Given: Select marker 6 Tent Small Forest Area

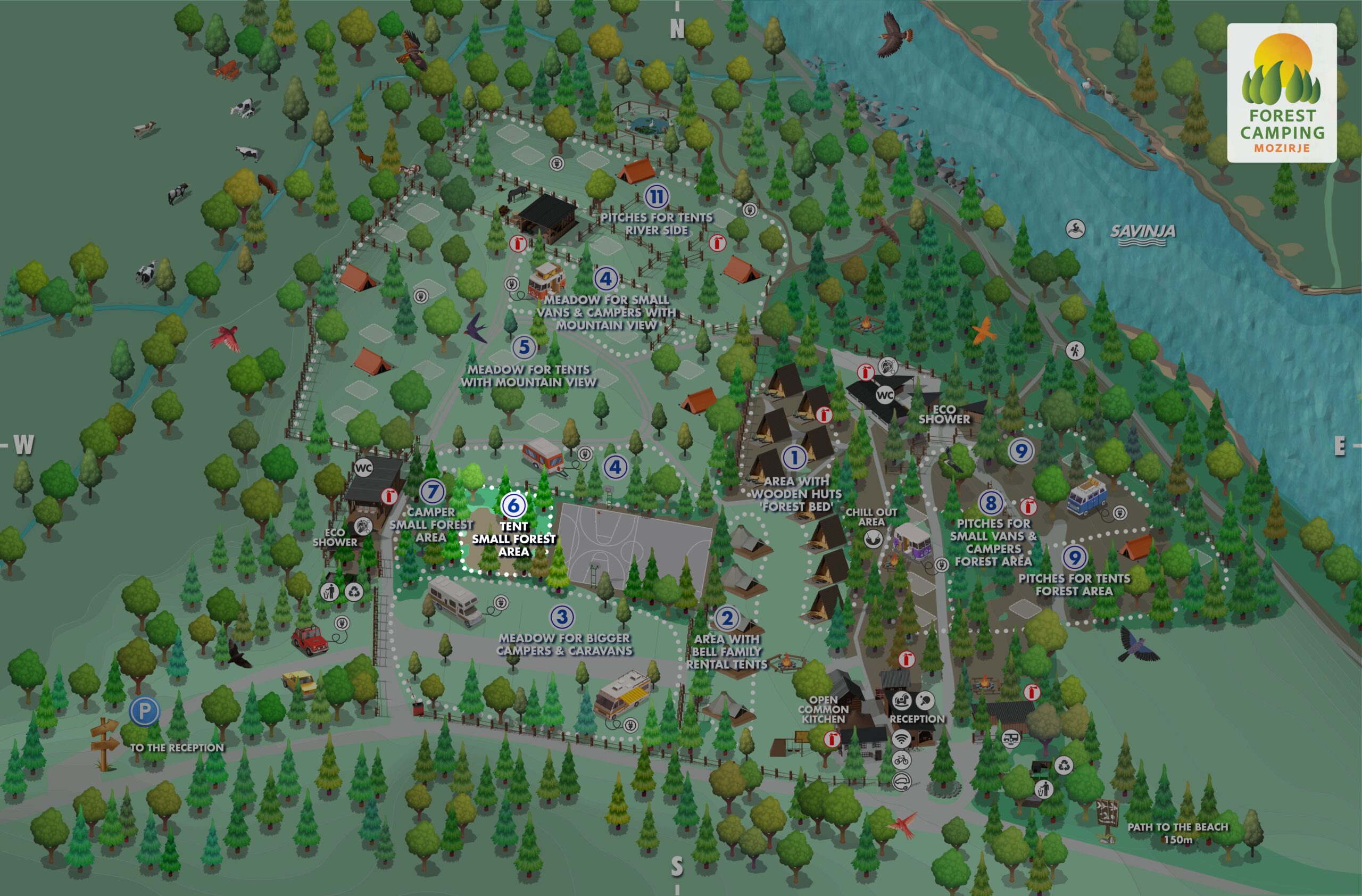Looking at the screenshot, I should tap(513, 504).
